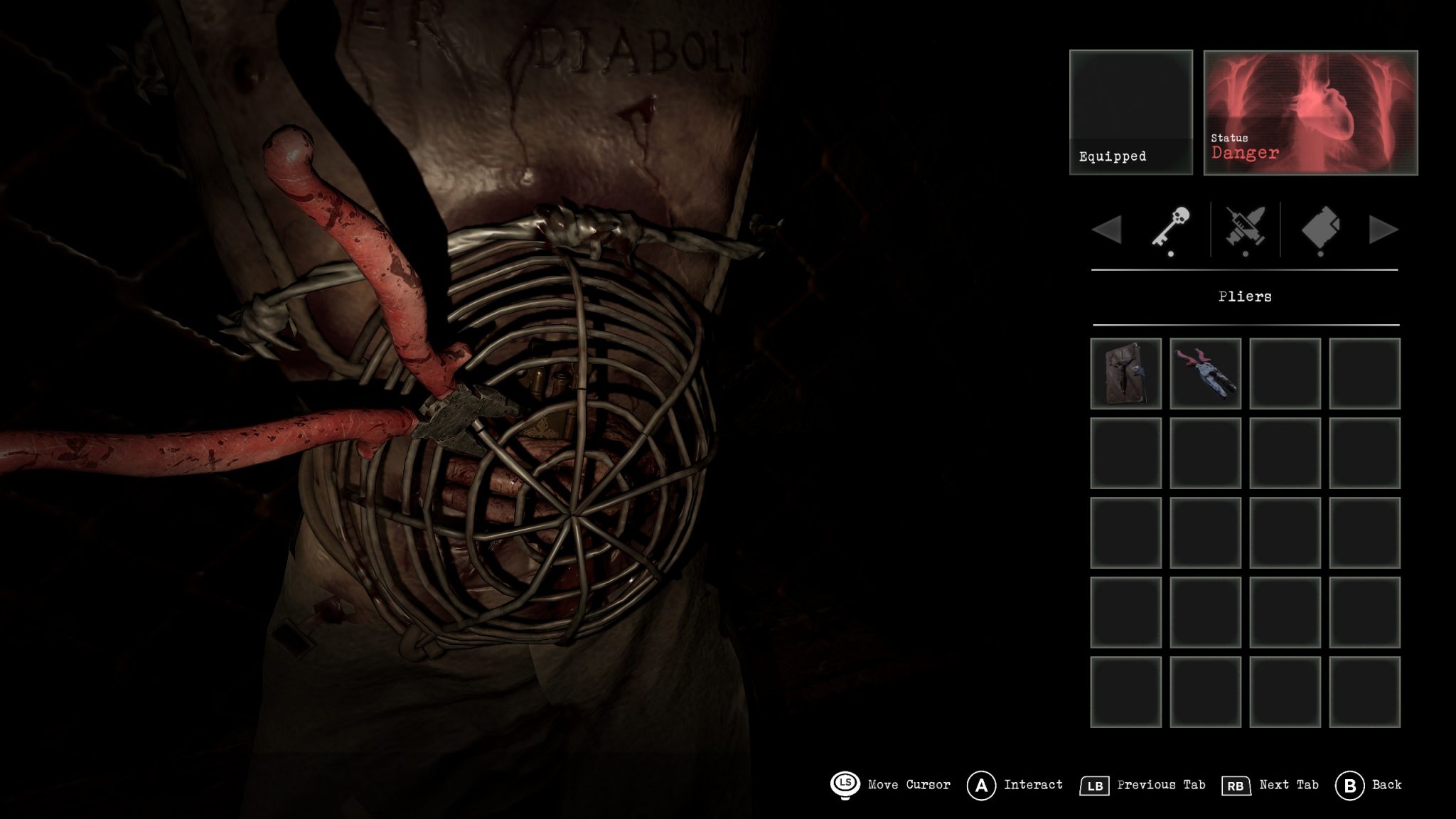
Task: Open the syringe and bullet consumables tab
Action: [1245, 229]
